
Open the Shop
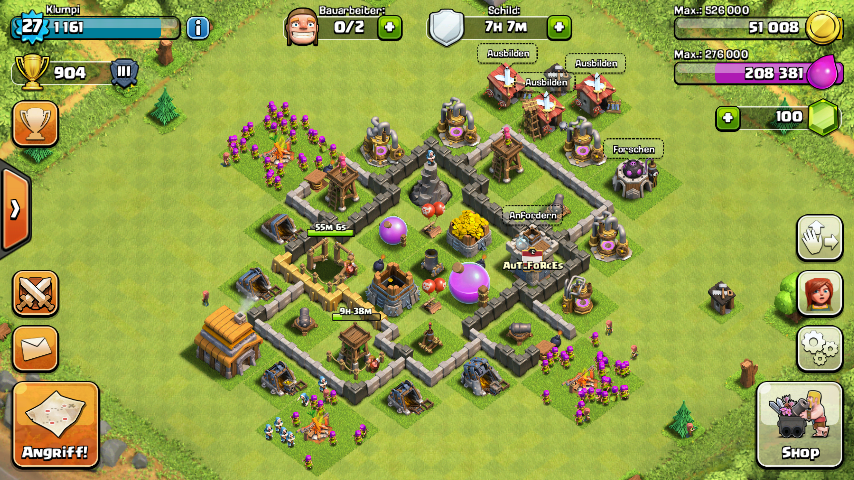click(x=799, y=424)
